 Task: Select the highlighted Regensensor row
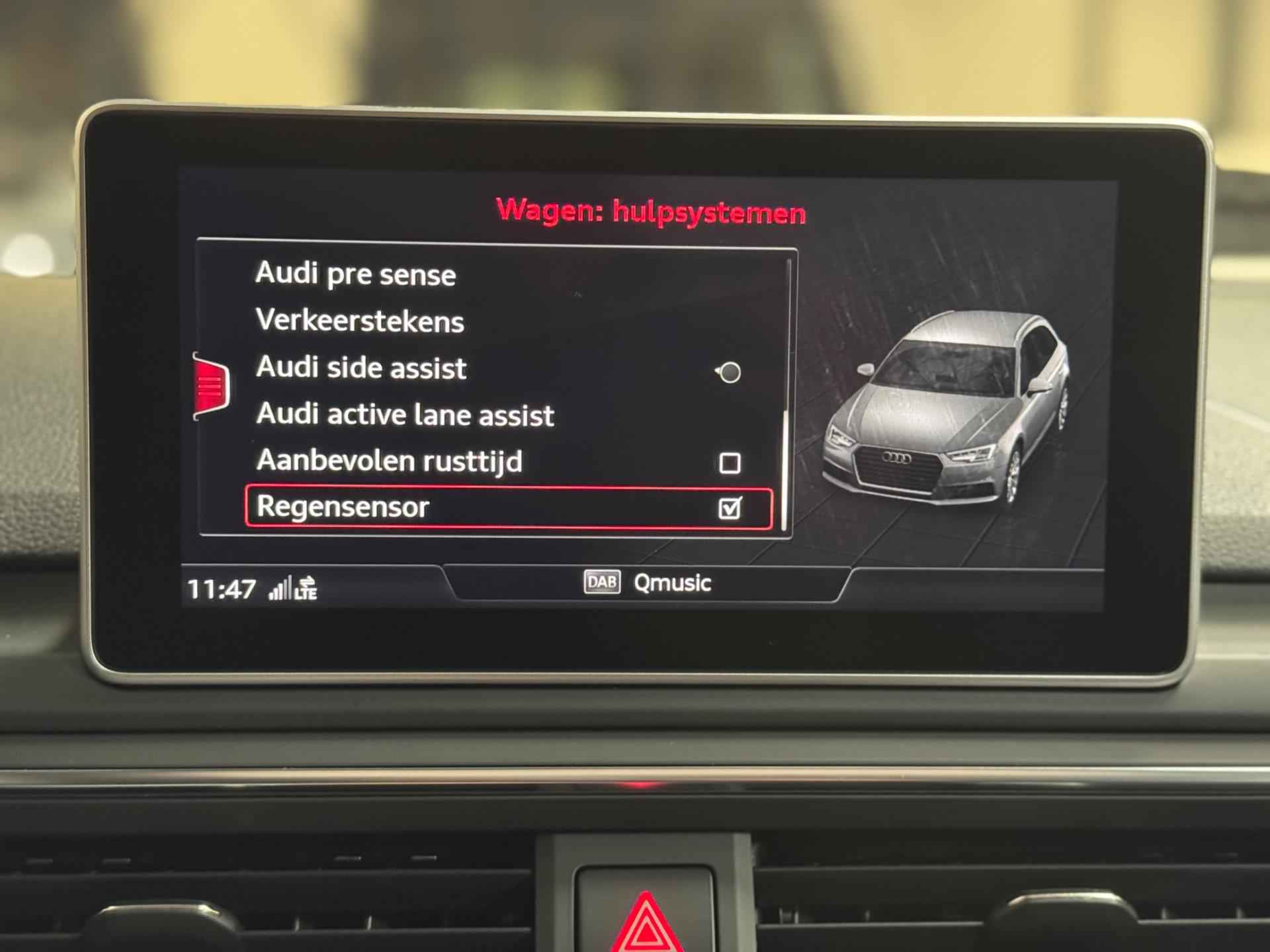pos(463,508)
